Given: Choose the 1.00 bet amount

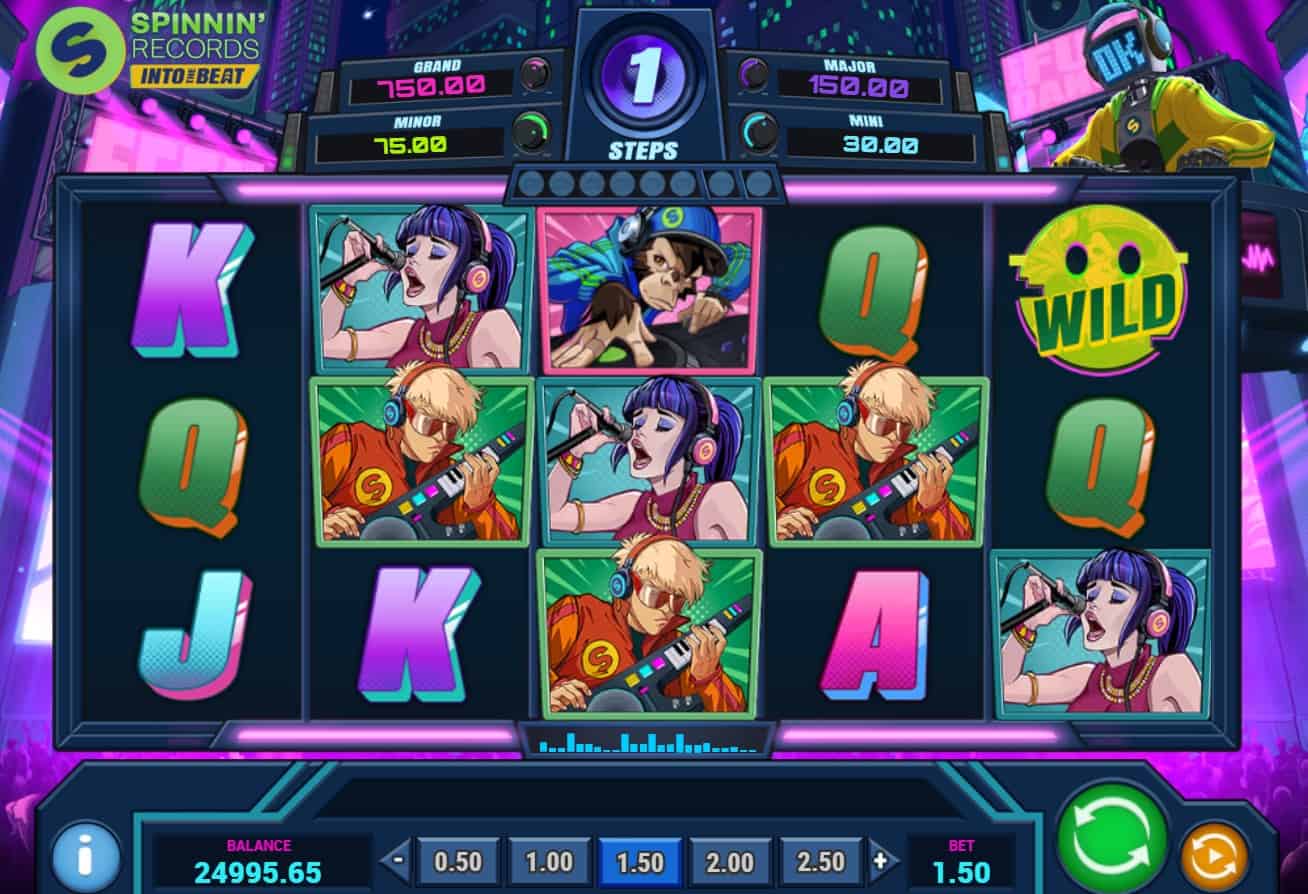Looking at the screenshot, I should (x=549, y=862).
